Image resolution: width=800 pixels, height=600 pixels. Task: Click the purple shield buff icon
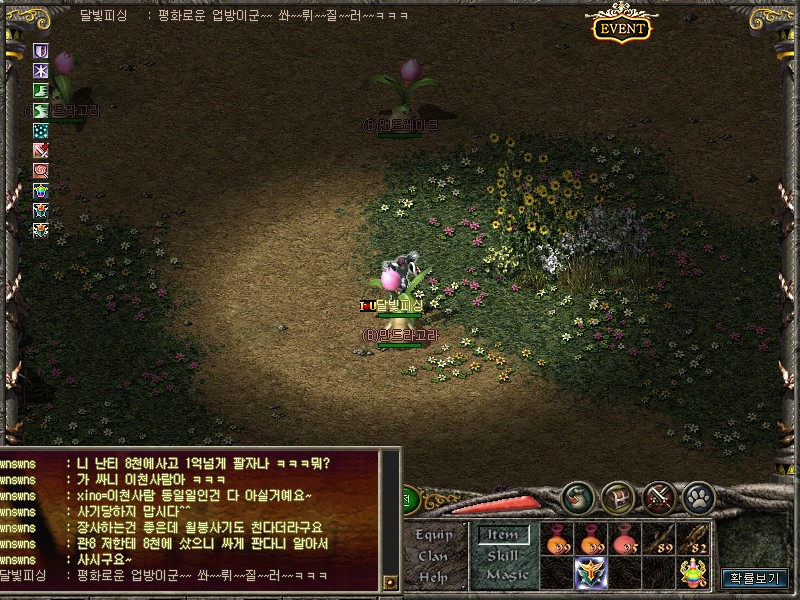pyautogui.click(x=41, y=51)
